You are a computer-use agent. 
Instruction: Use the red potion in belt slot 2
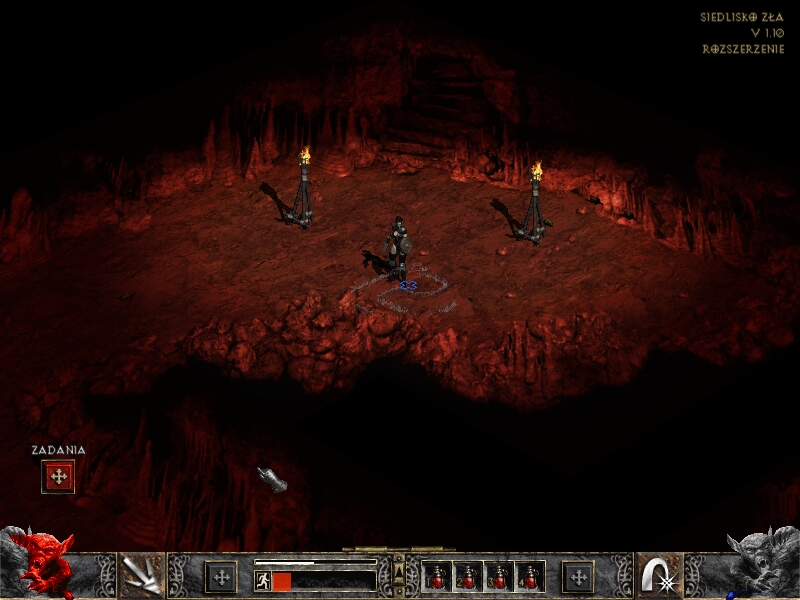(468, 577)
